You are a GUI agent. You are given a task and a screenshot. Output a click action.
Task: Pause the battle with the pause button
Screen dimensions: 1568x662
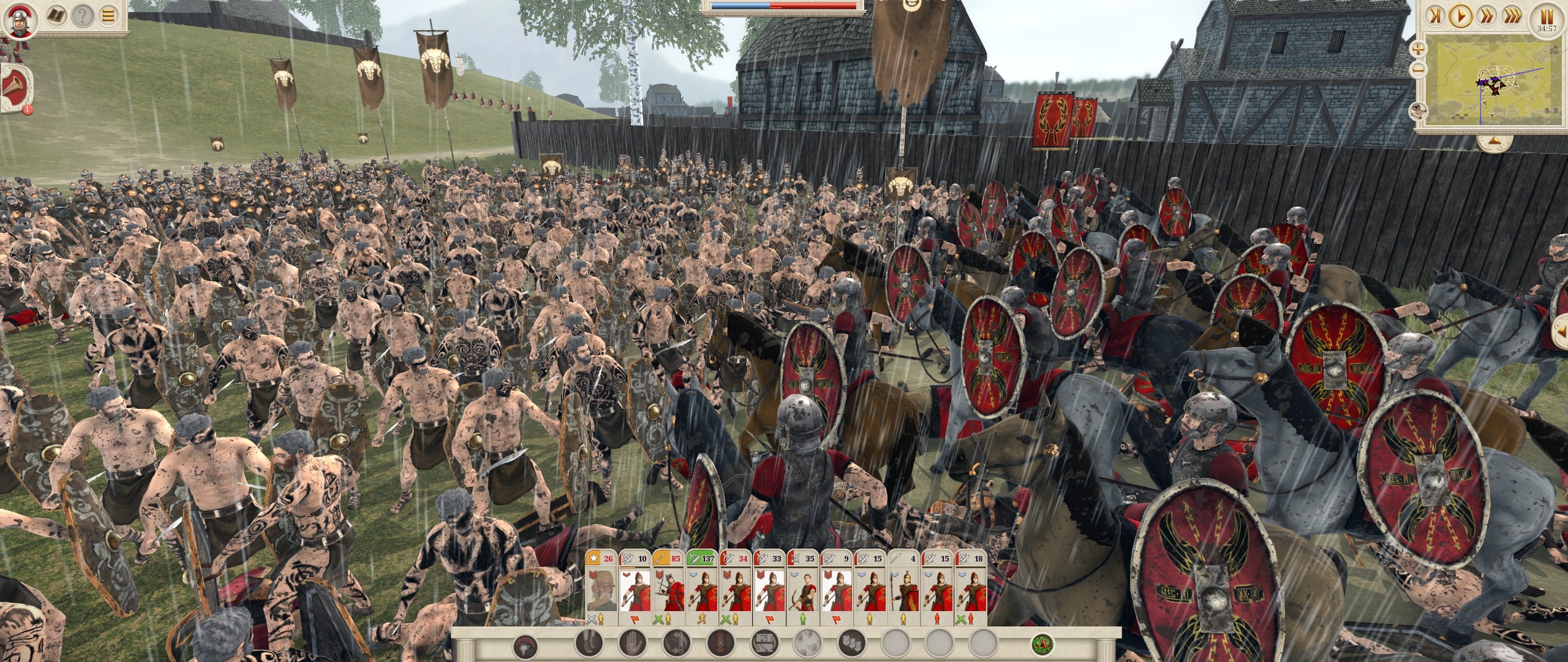1545,16
